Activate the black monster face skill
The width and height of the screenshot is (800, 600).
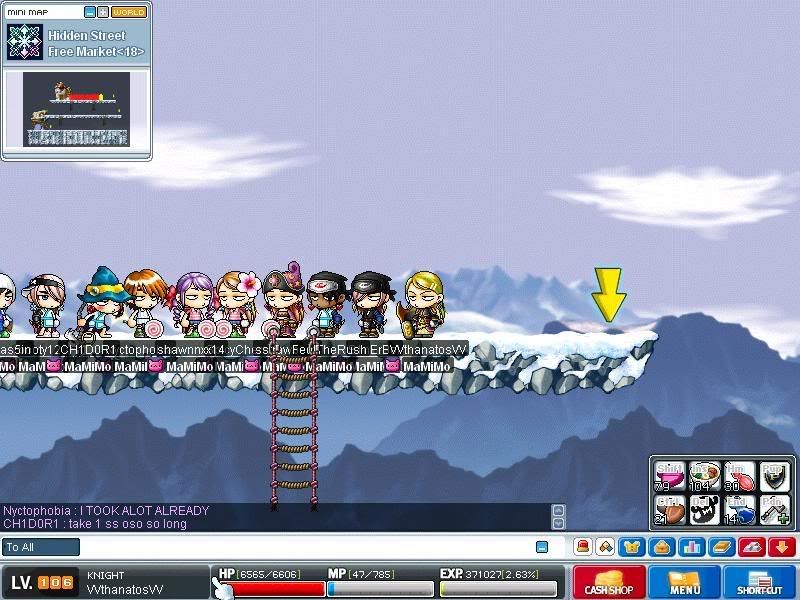(705, 510)
